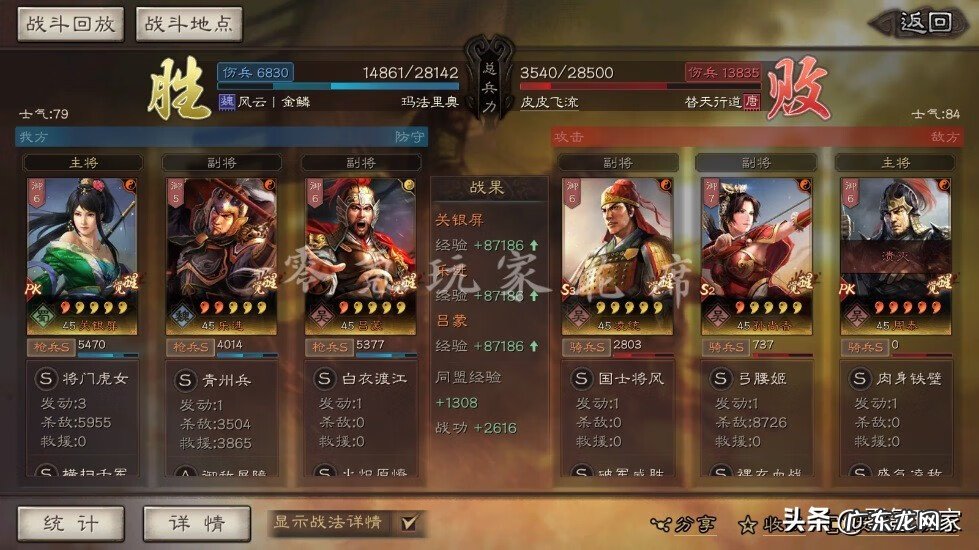
Task: Show the 详情 battle details
Action: click(197, 522)
